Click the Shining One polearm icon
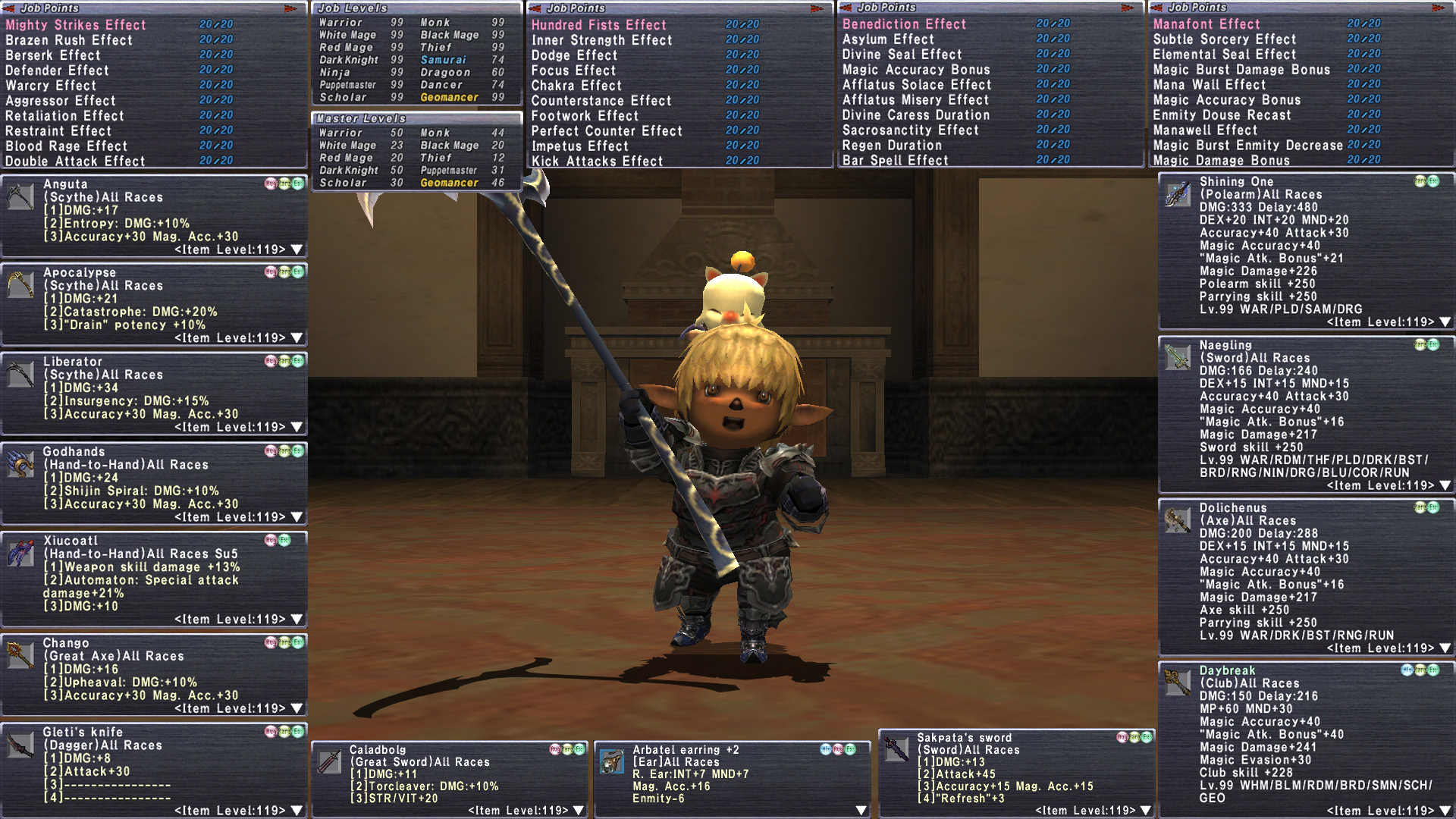This screenshot has height=819, width=1456. click(1178, 195)
